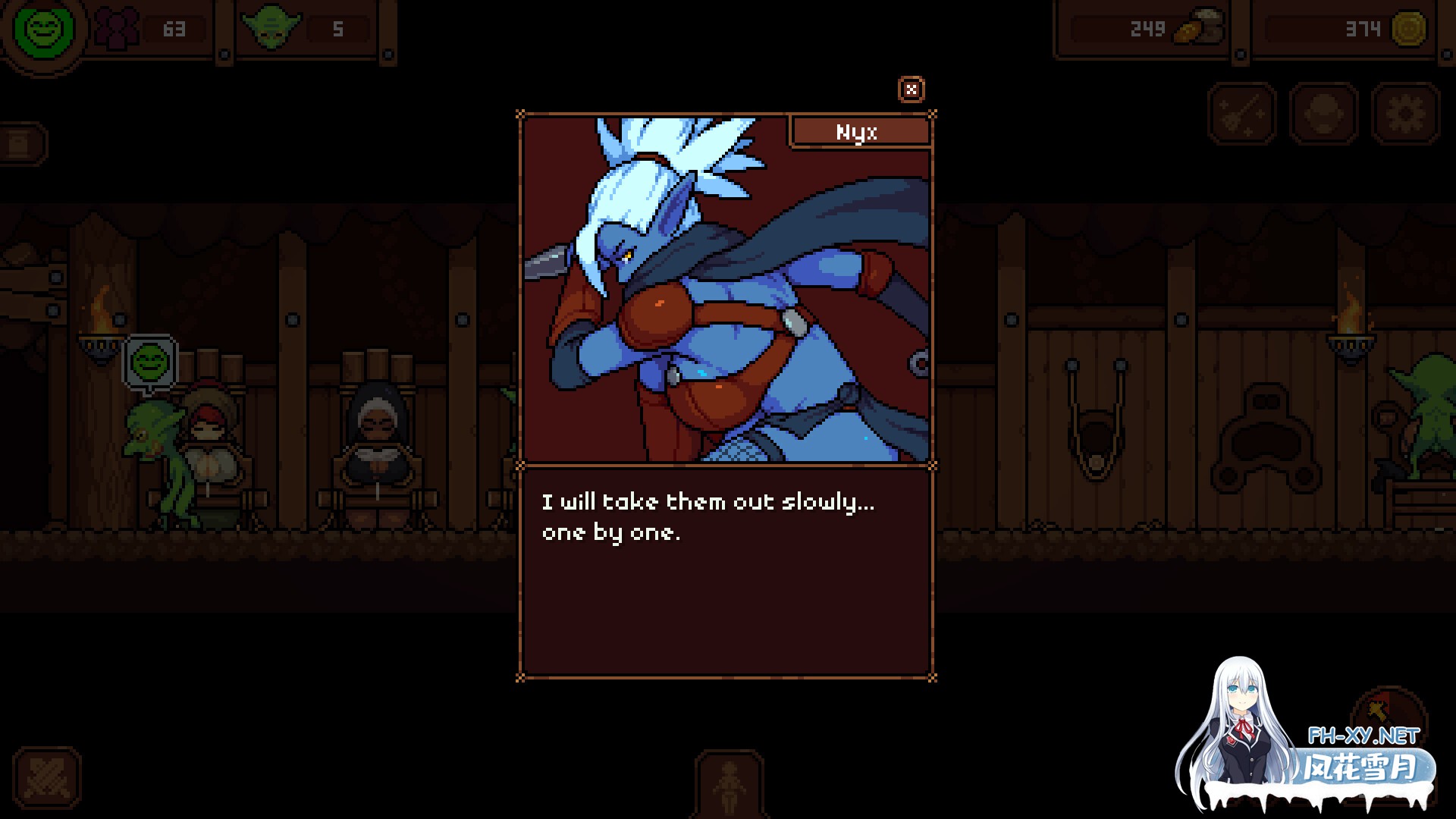Viewport: 1456px width, 819px height.
Task: Click the Nyx name label tab
Action: (x=859, y=132)
